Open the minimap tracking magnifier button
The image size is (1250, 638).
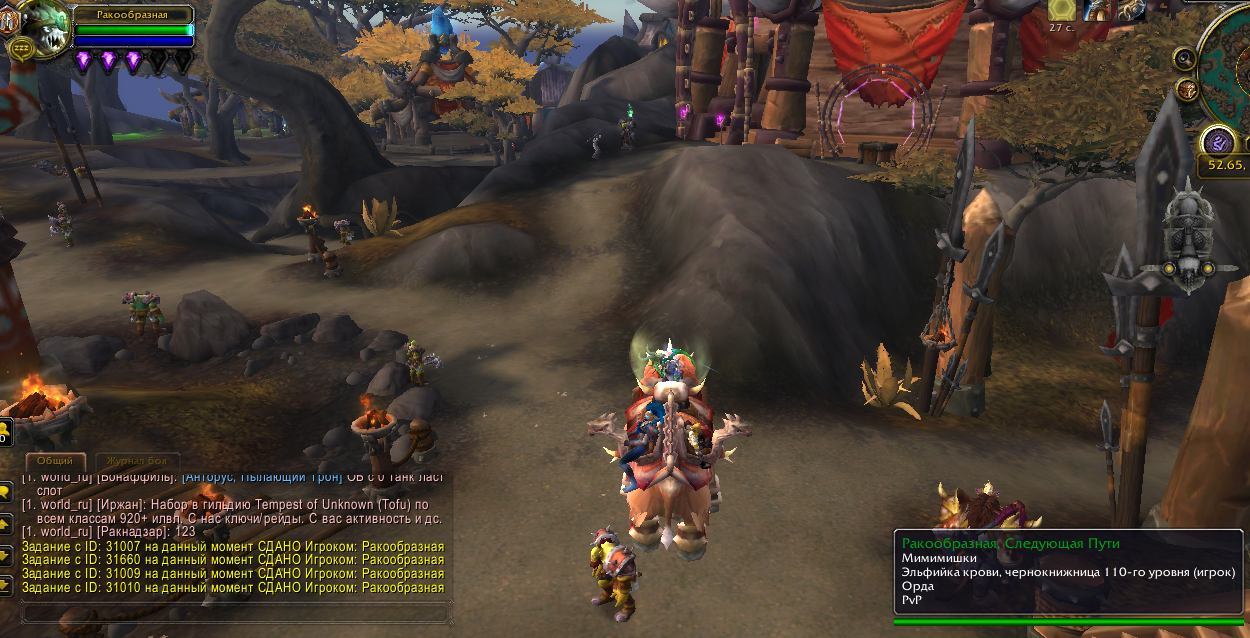(1185, 58)
